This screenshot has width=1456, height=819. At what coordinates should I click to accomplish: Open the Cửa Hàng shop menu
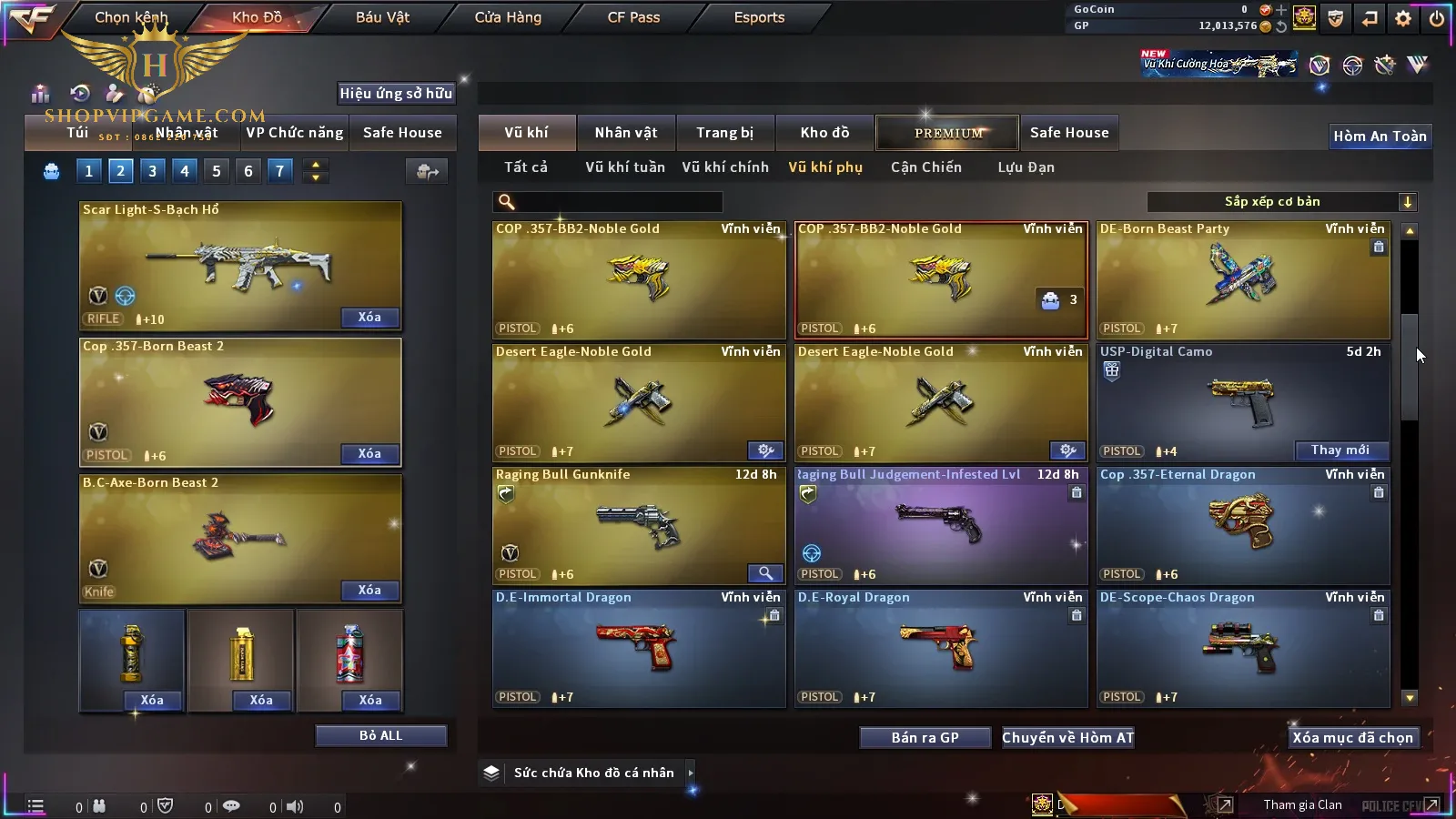pos(508,17)
